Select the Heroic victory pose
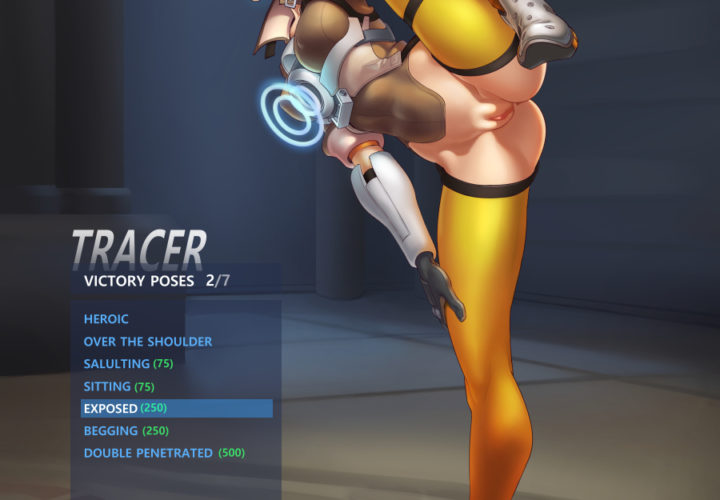 (x=106, y=319)
